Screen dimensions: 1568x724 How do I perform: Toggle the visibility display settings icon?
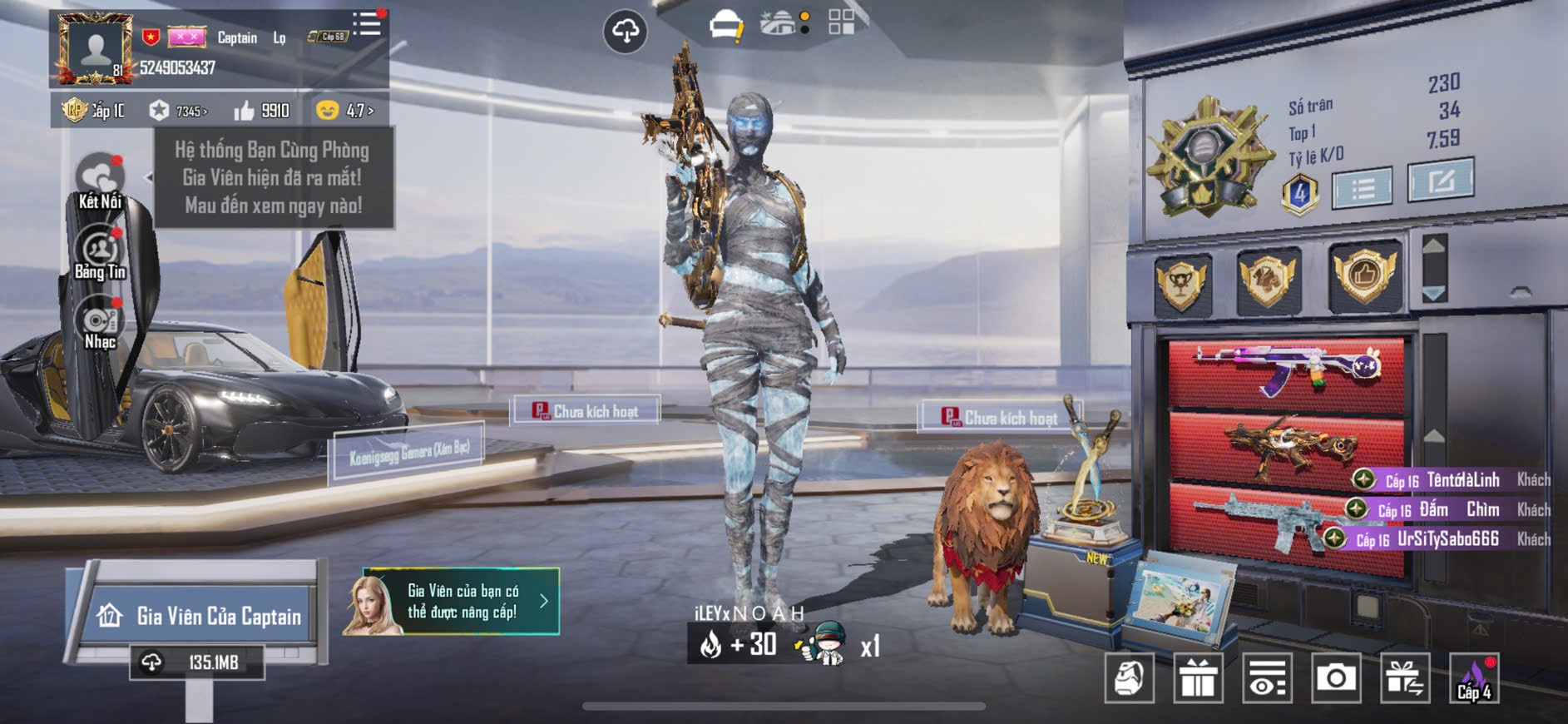(x=1267, y=678)
